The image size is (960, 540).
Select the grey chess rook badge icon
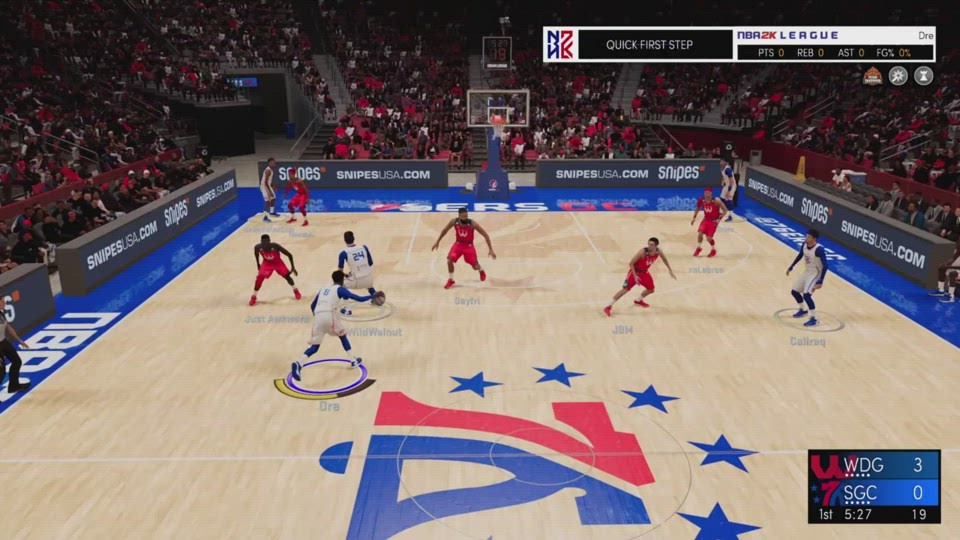point(923,76)
